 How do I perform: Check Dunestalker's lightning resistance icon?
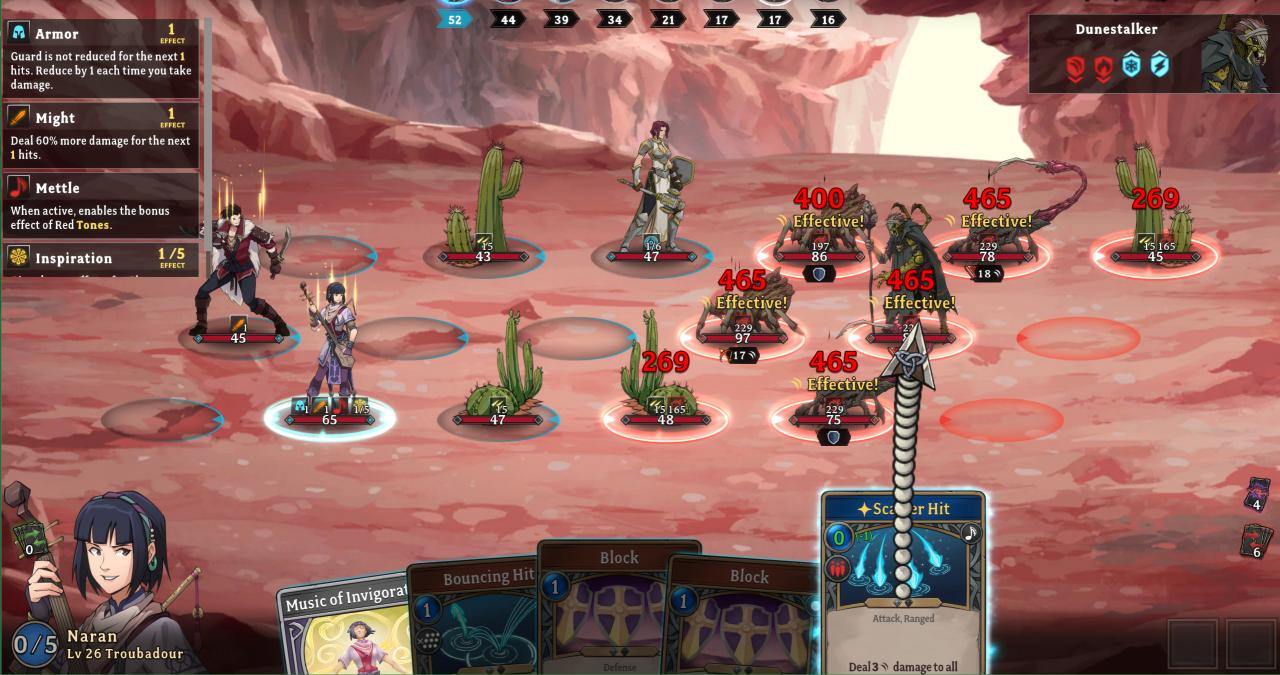[x=1159, y=66]
